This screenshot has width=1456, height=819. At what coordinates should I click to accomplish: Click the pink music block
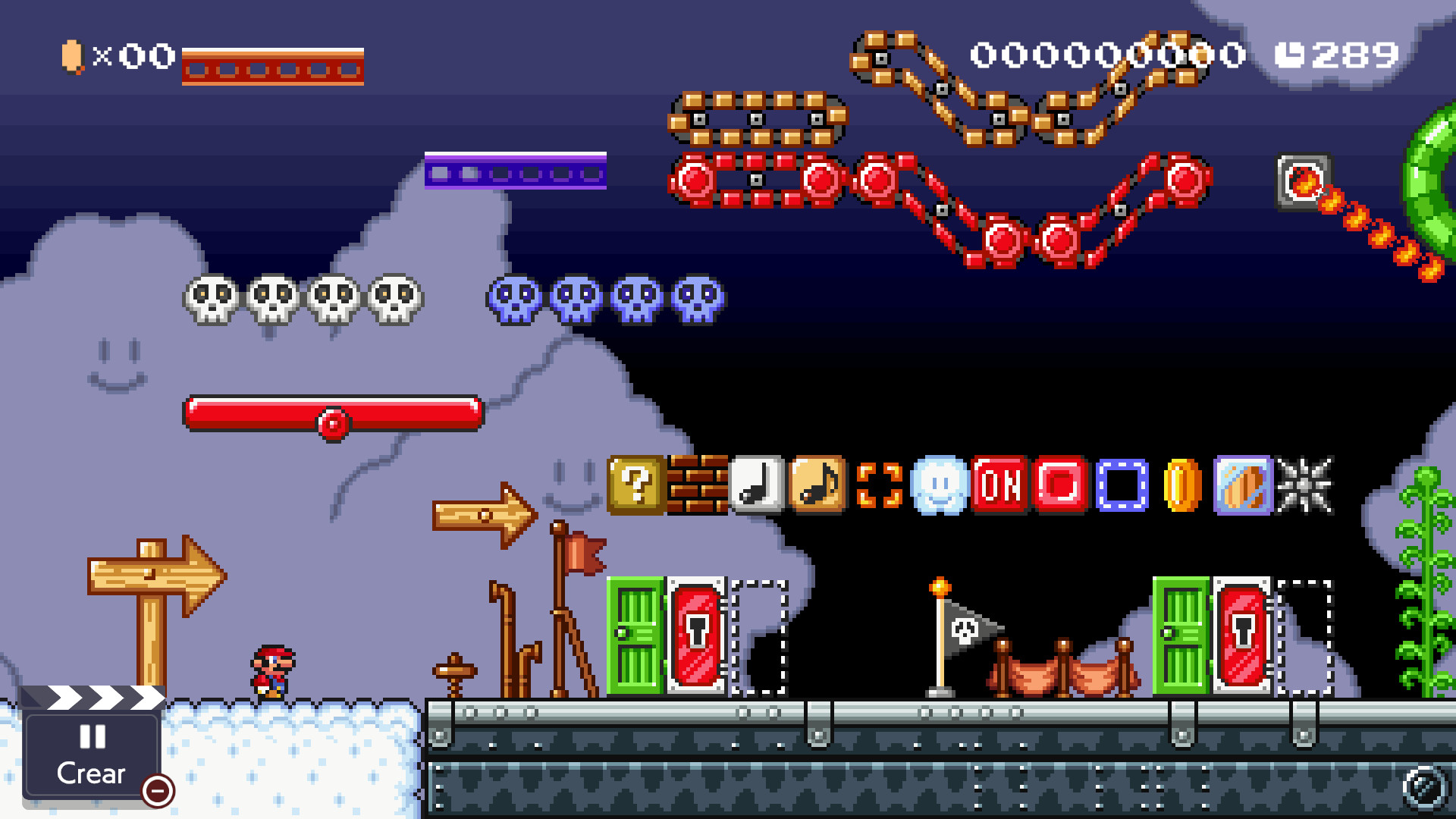pos(815,486)
